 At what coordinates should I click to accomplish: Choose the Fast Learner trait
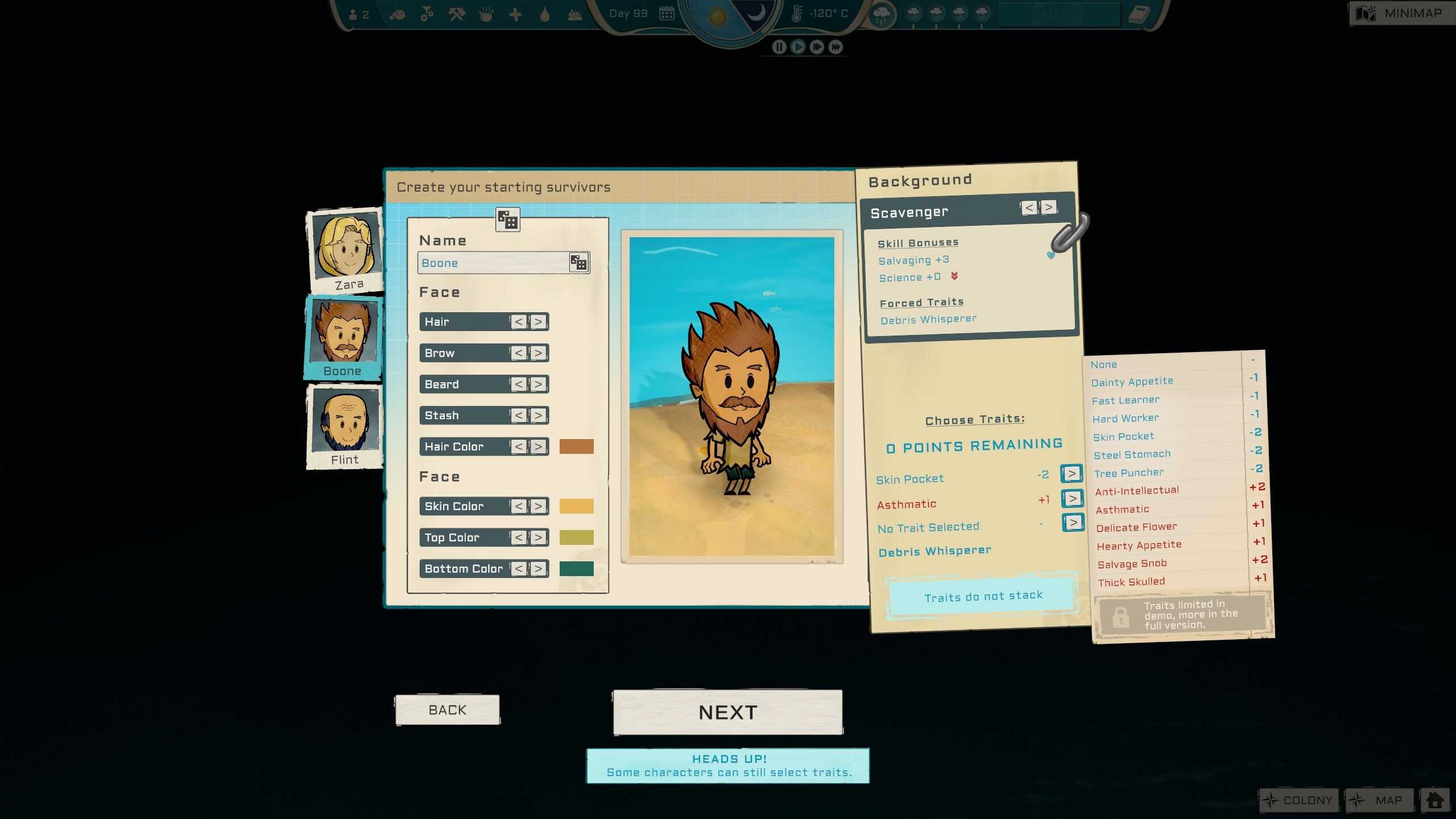point(1125,400)
